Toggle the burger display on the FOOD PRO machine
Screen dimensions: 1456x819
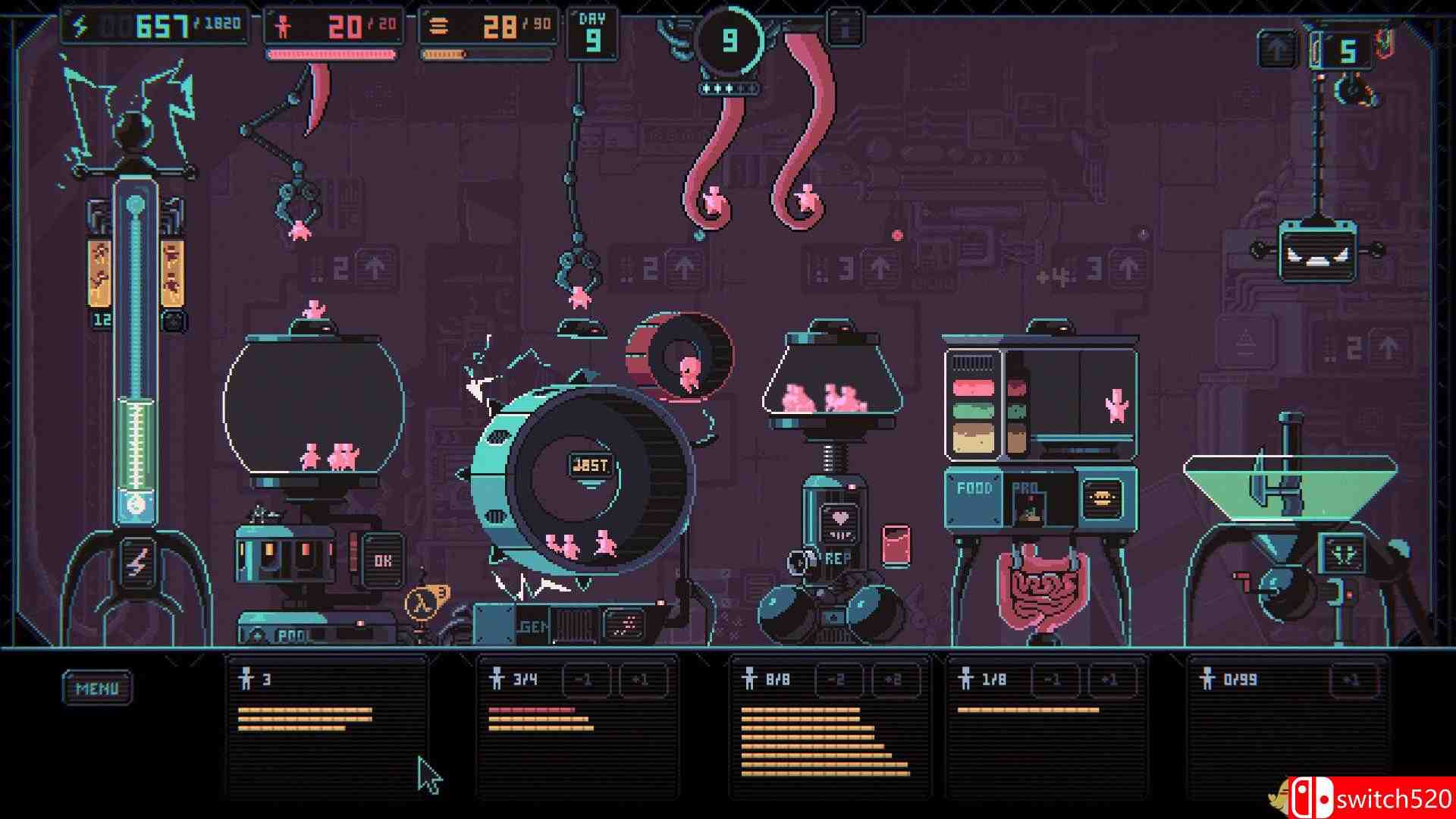1103,498
